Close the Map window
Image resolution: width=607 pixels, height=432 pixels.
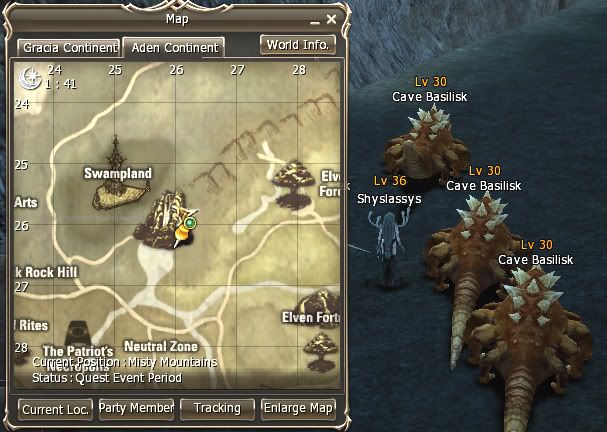coord(332,18)
